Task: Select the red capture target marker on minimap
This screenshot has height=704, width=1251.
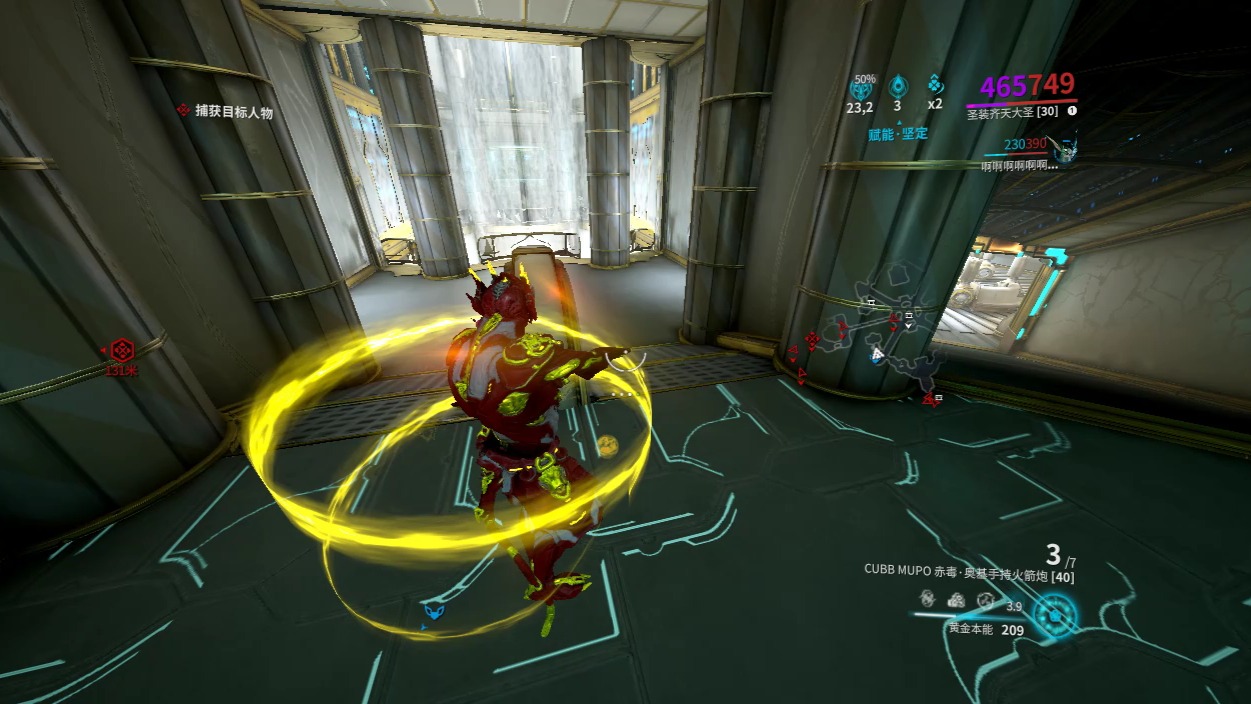Action: (x=812, y=340)
